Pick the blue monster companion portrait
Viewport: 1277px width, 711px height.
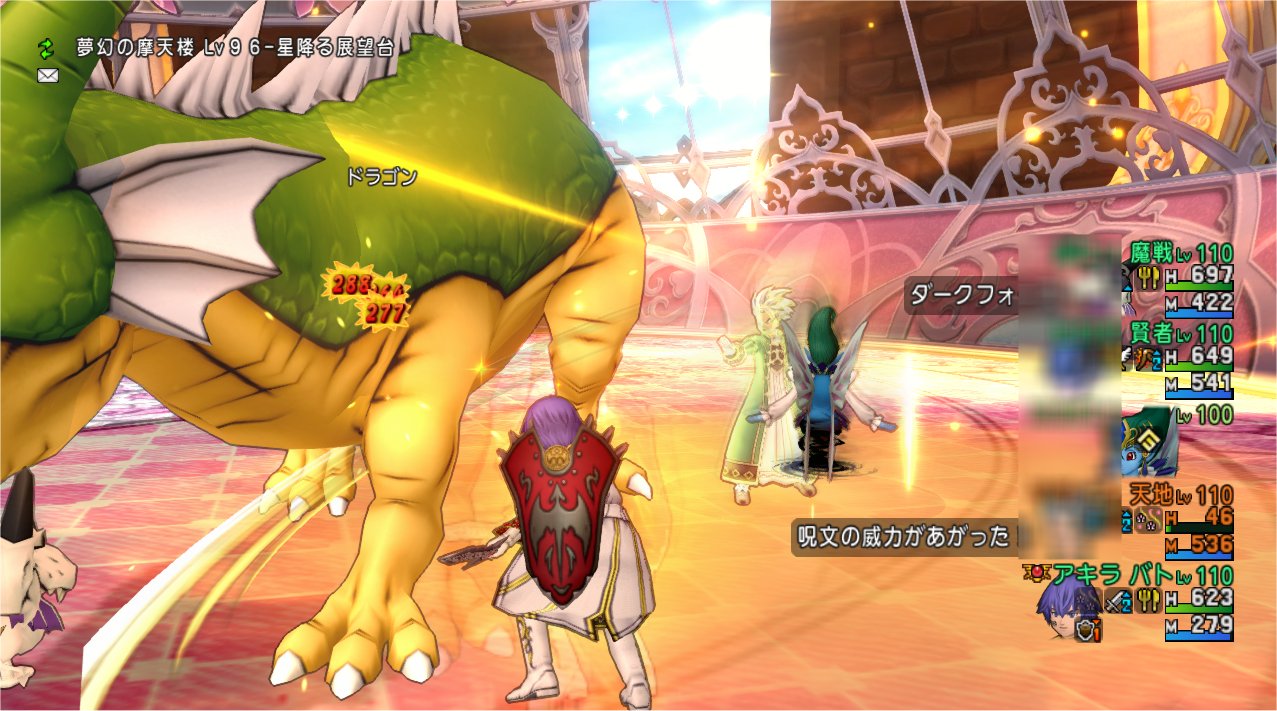1147,443
